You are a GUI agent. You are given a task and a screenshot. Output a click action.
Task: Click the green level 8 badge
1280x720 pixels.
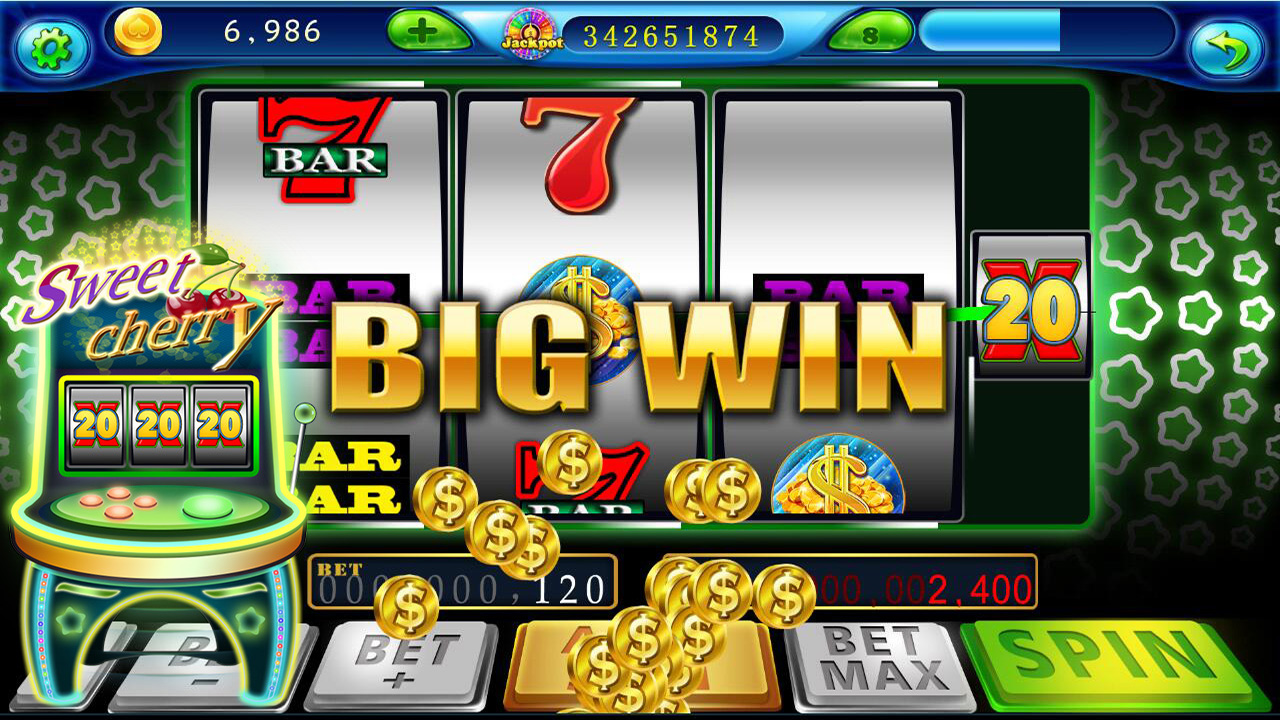(x=869, y=35)
